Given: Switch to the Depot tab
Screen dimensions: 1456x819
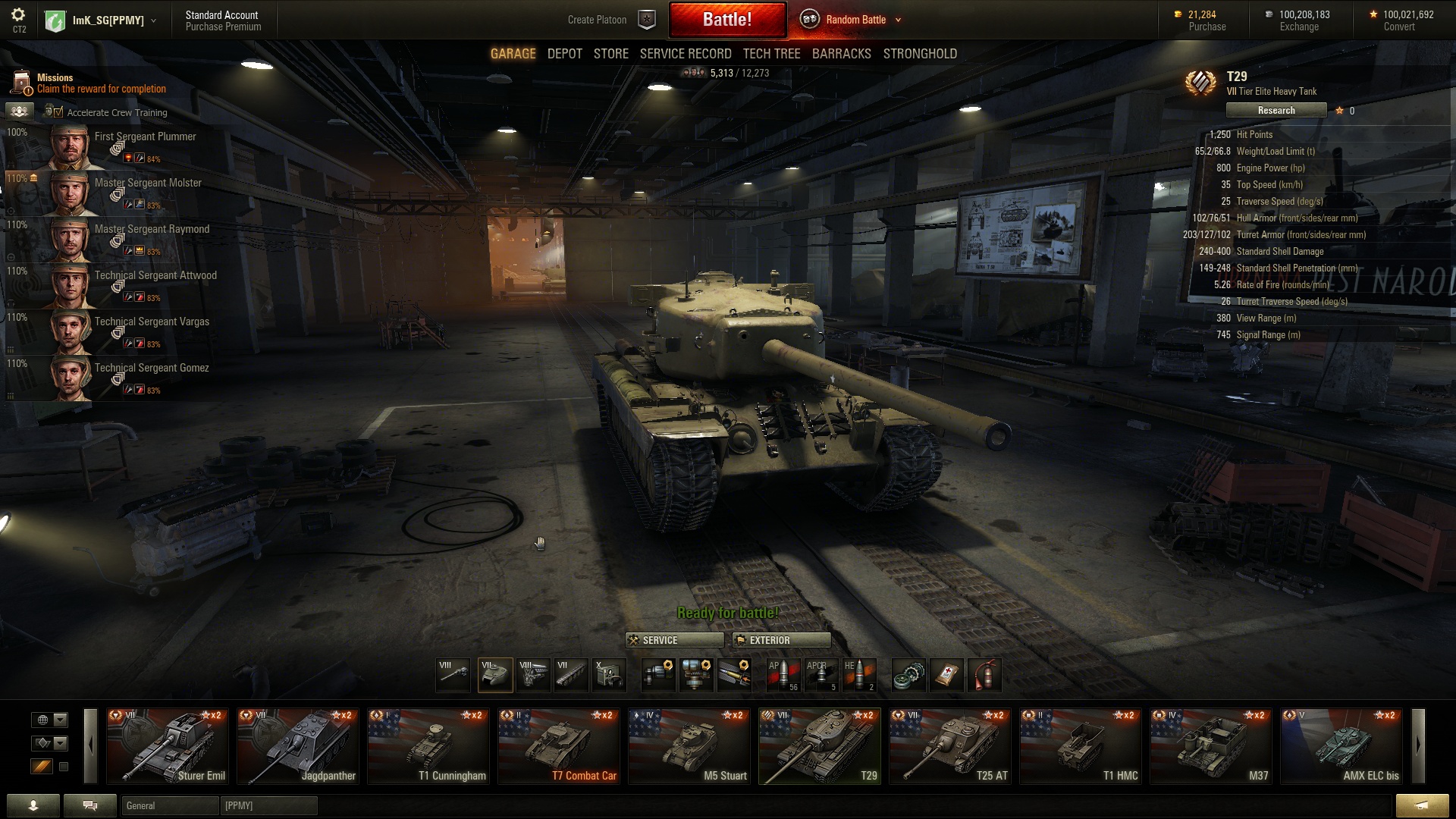Looking at the screenshot, I should [565, 54].
